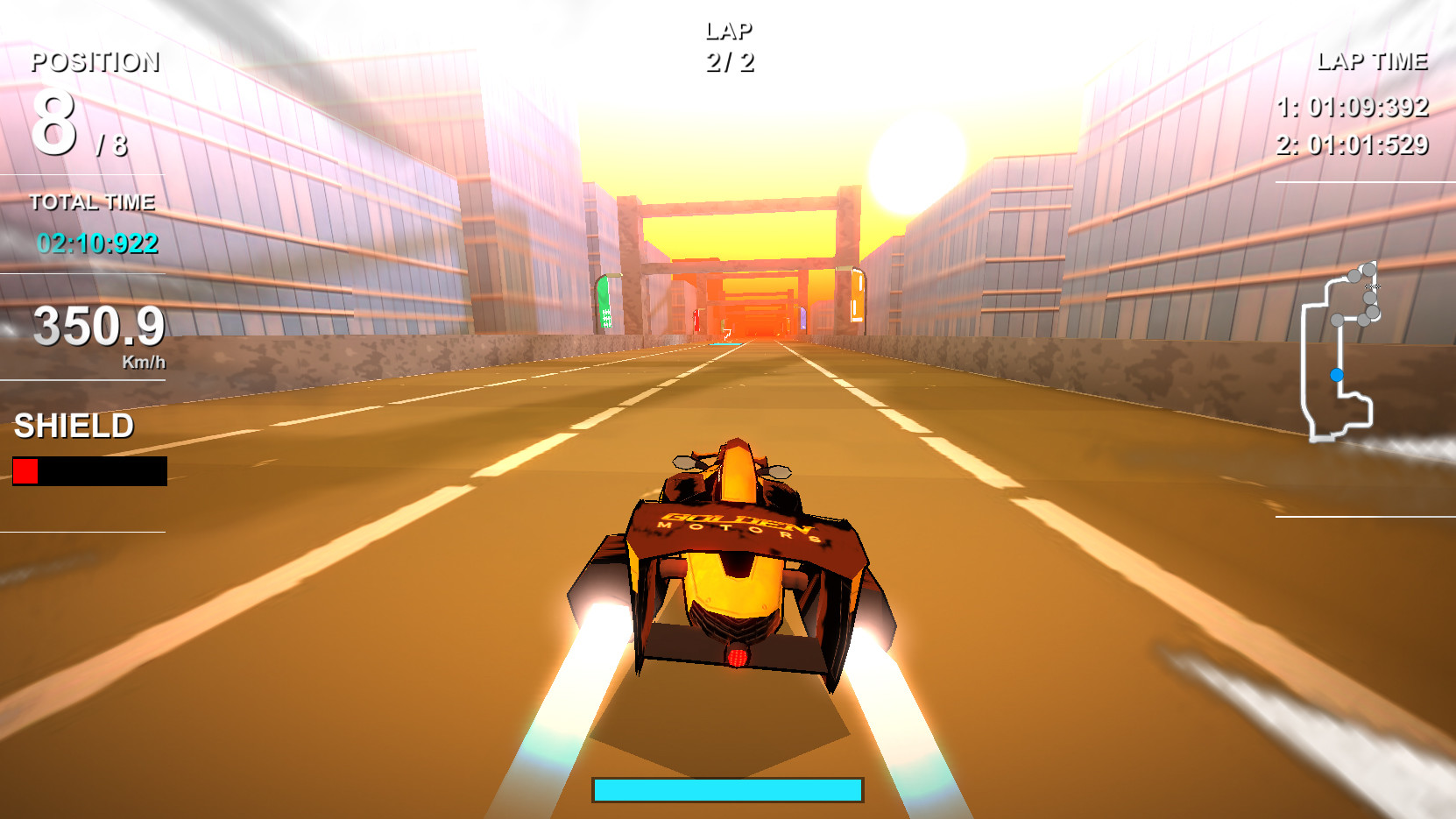
Task: Collapse the POSITION panel
Action: coord(95,62)
